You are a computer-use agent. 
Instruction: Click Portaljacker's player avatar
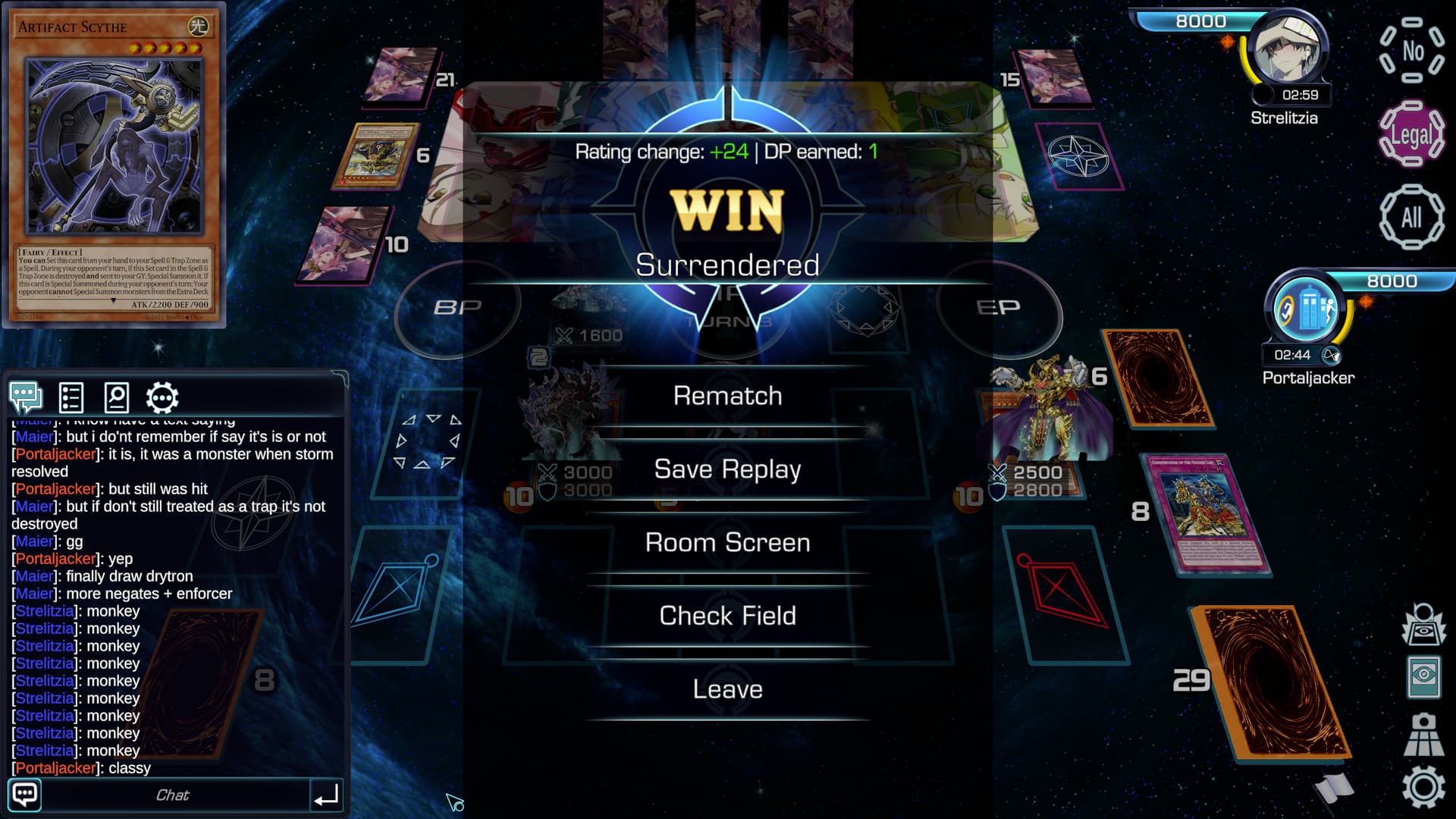coord(1306,309)
